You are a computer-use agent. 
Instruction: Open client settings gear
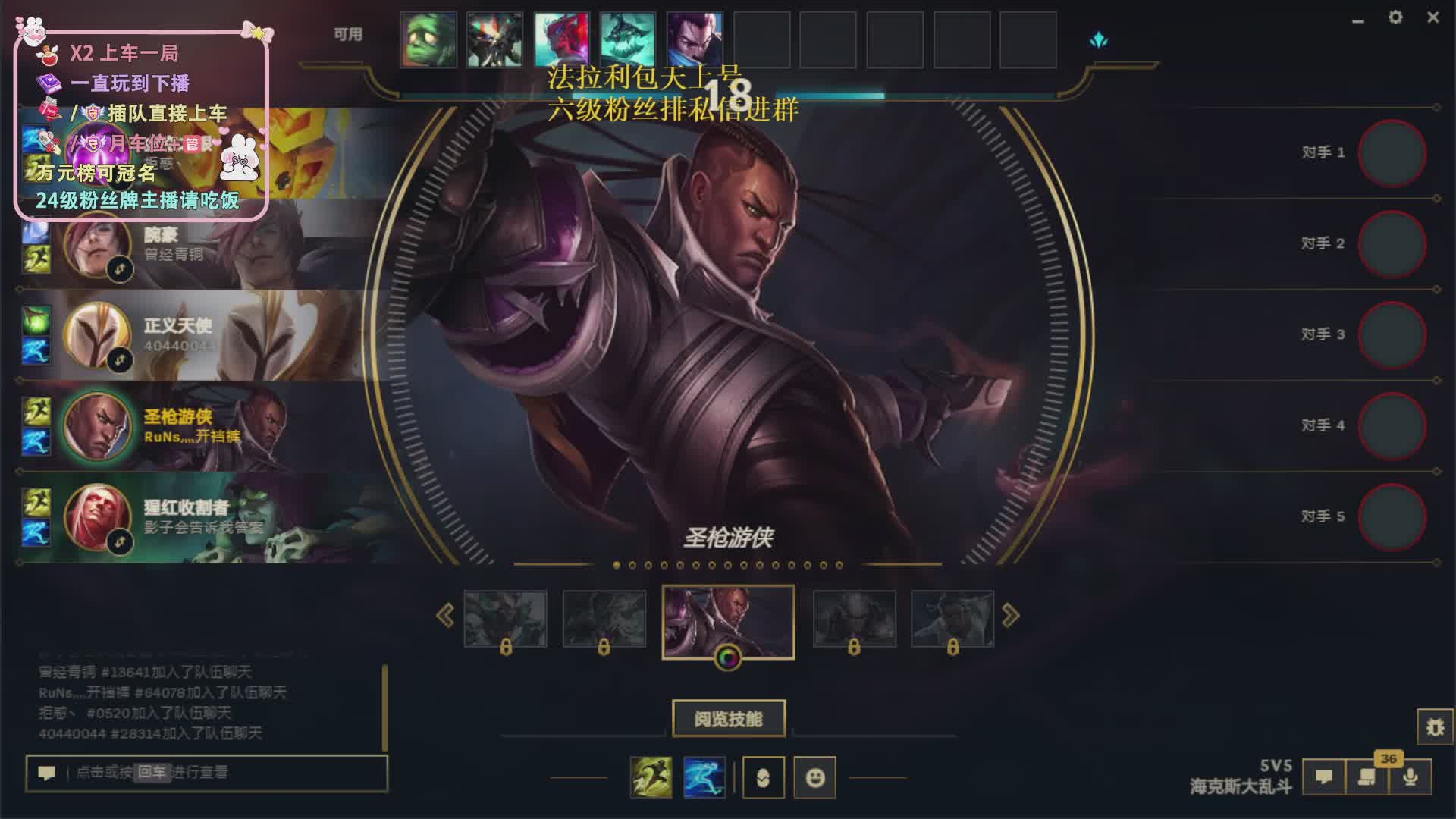pyautogui.click(x=1395, y=17)
